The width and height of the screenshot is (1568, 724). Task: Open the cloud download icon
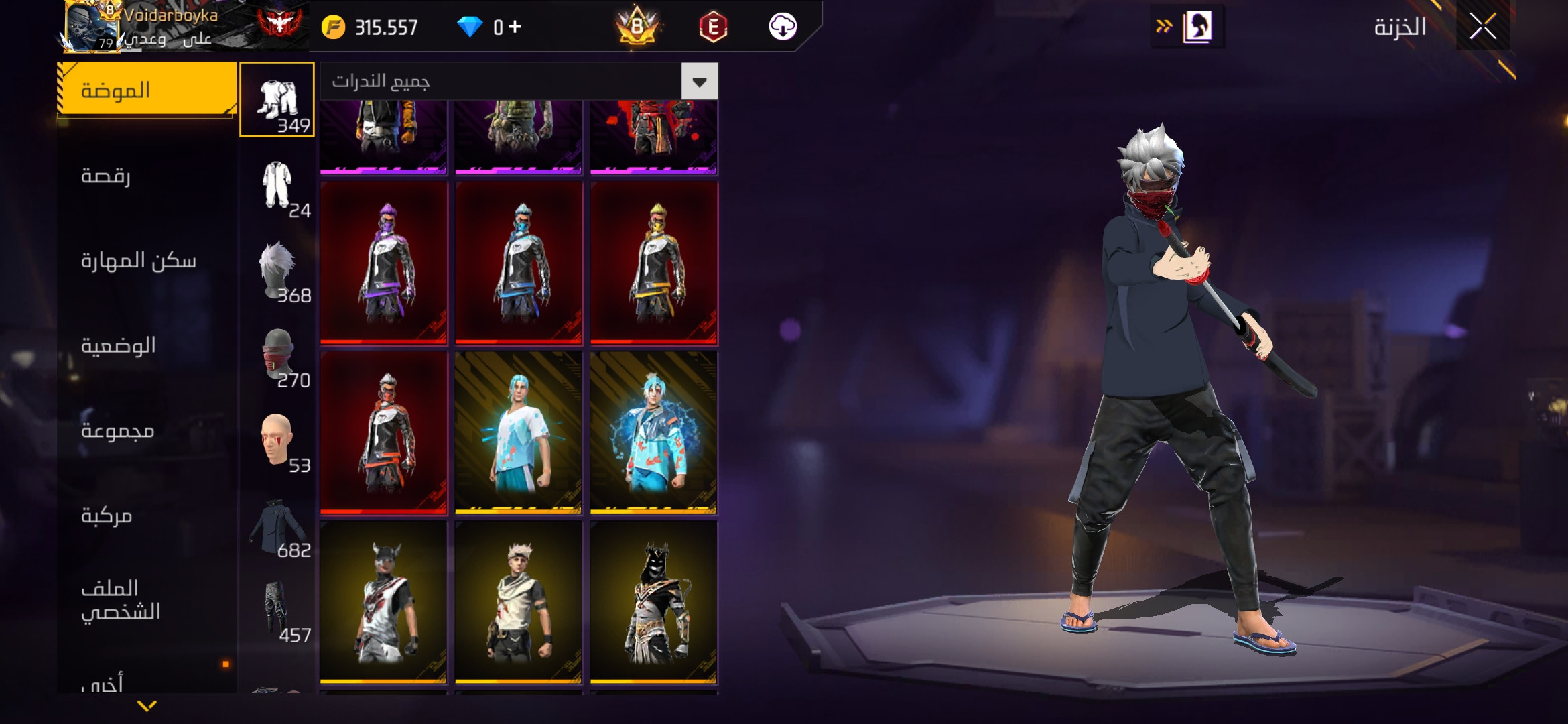pos(783,27)
